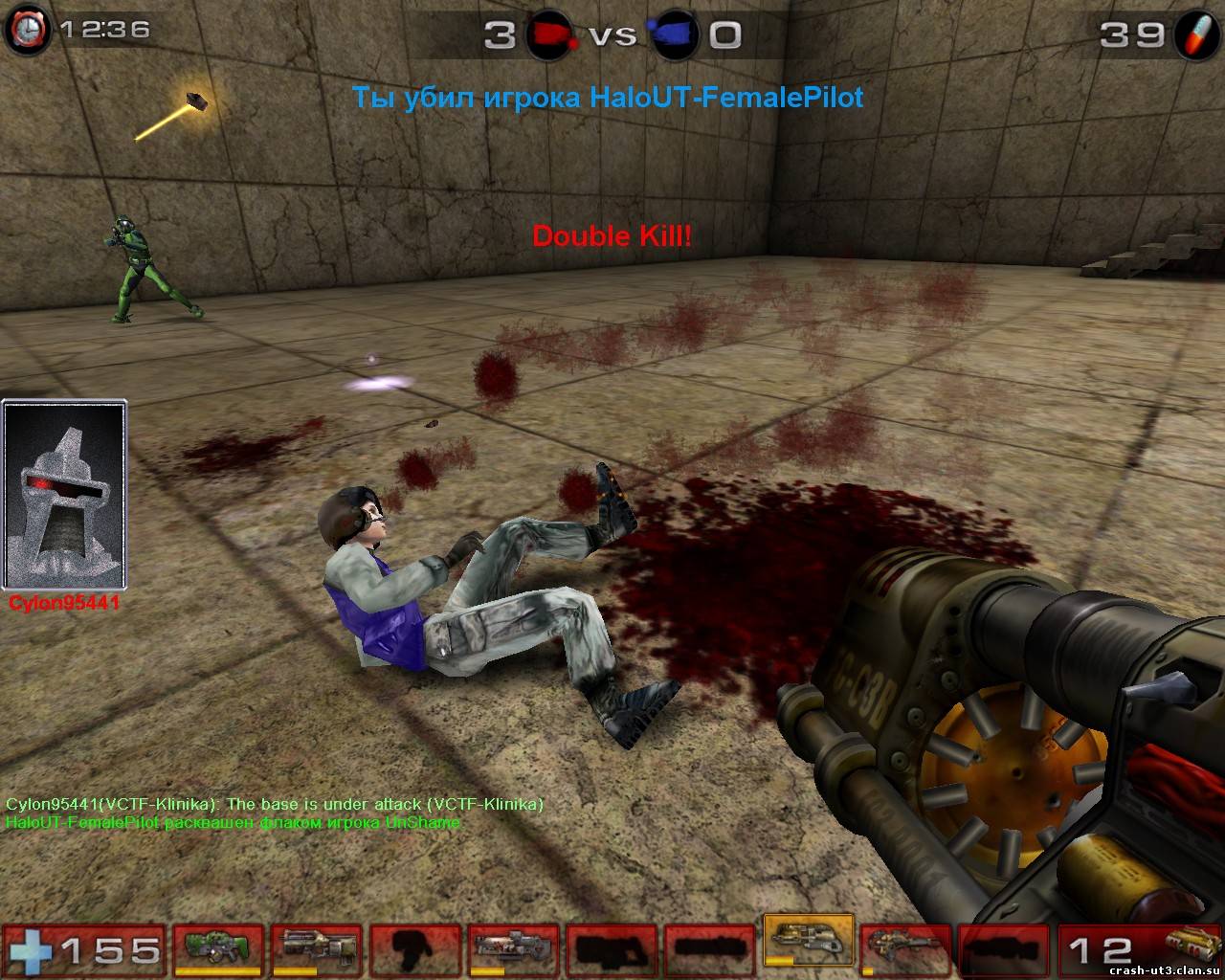This screenshot has height=980, width=1225.
Task: Click the blue team score icon
Action: click(x=674, y=35)
